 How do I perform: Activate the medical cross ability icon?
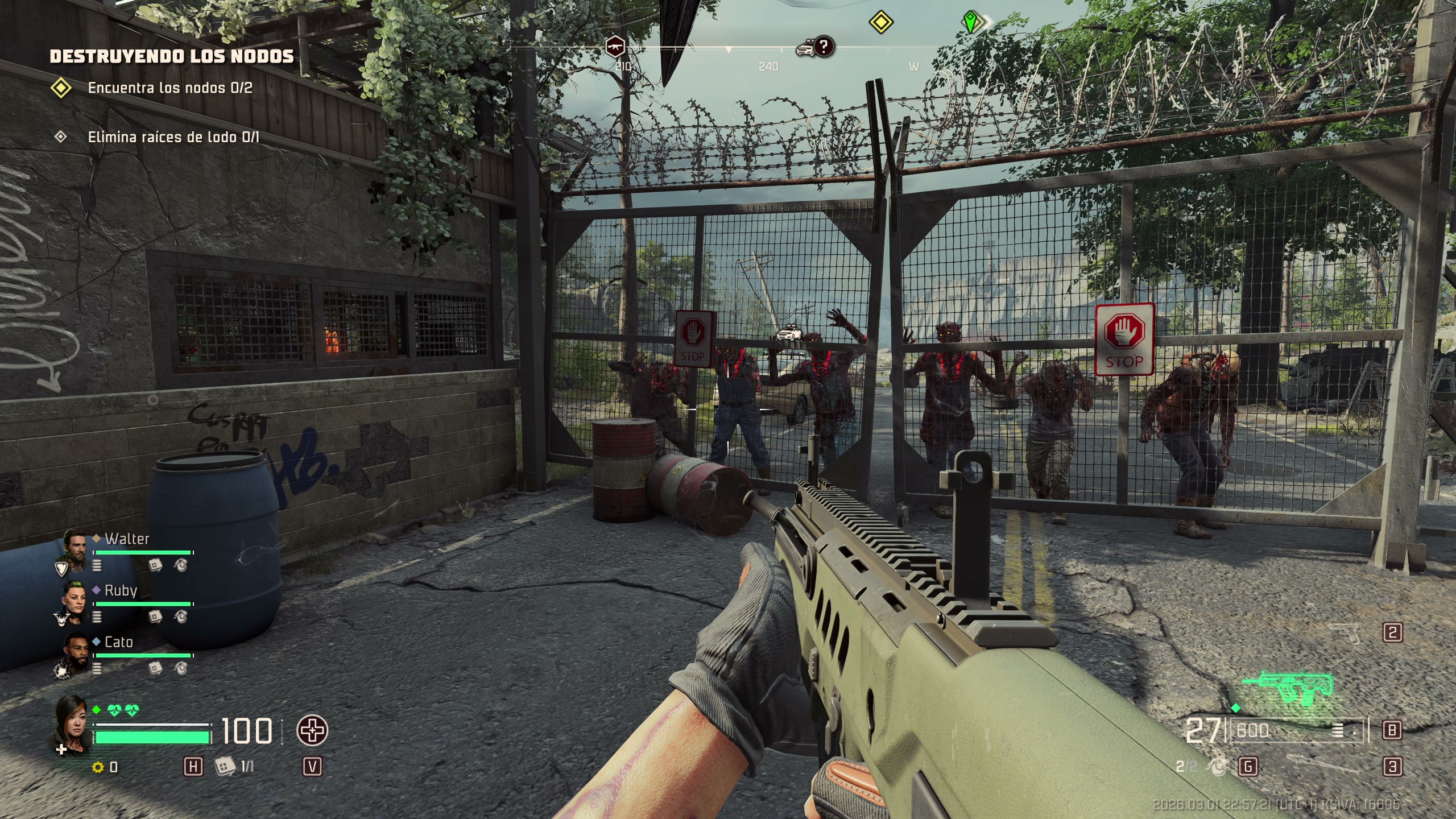(312, 731)
